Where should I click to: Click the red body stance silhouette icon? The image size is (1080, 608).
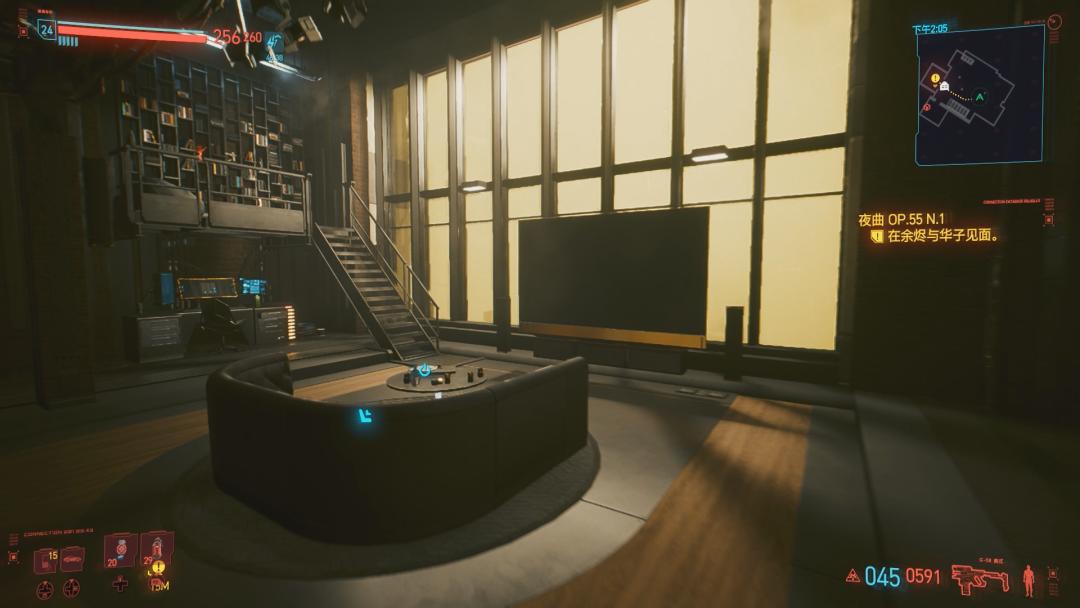coord(1028,579)
